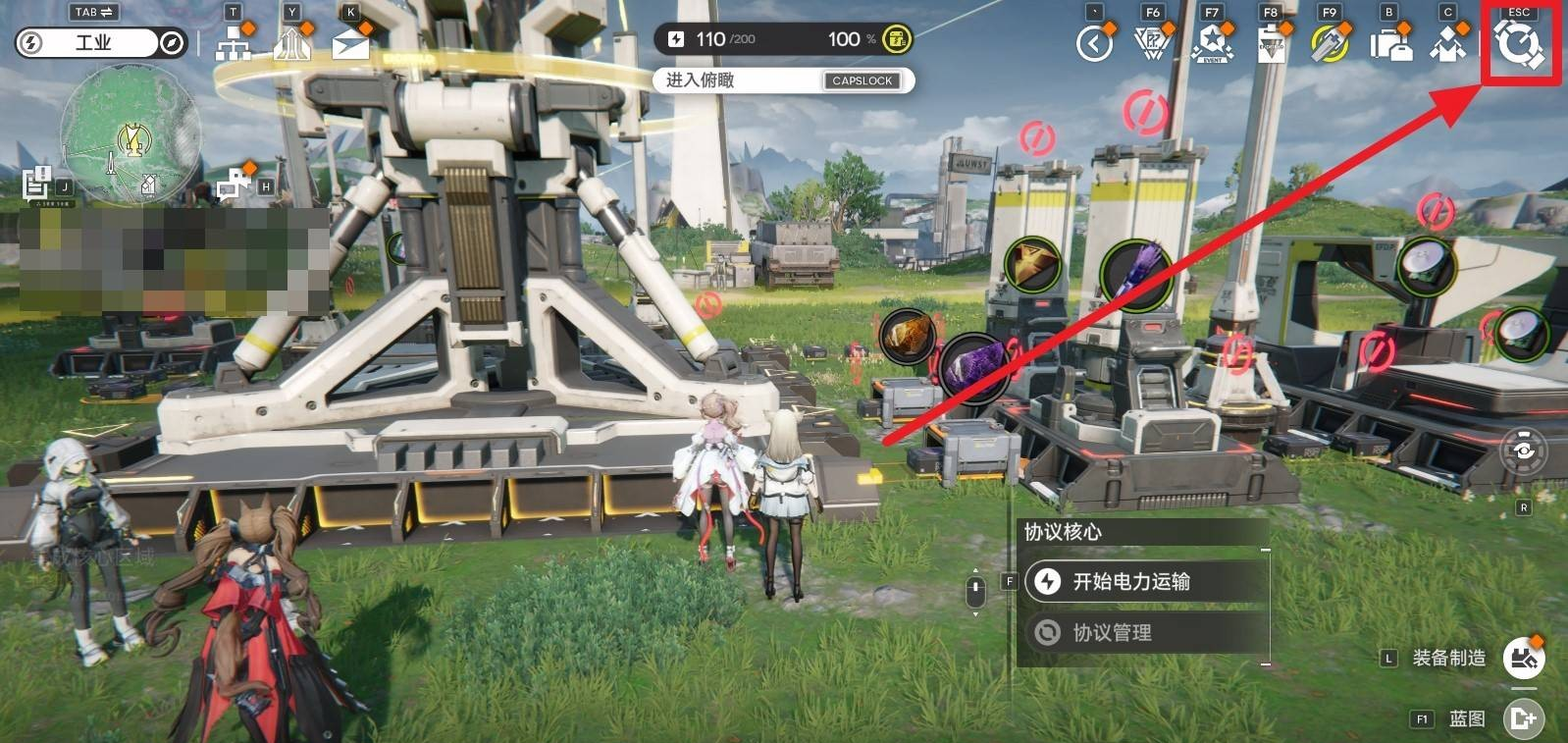1568x743 pixels.
Task: Open the mail envelope icon
Action: (x=350, y=44)
